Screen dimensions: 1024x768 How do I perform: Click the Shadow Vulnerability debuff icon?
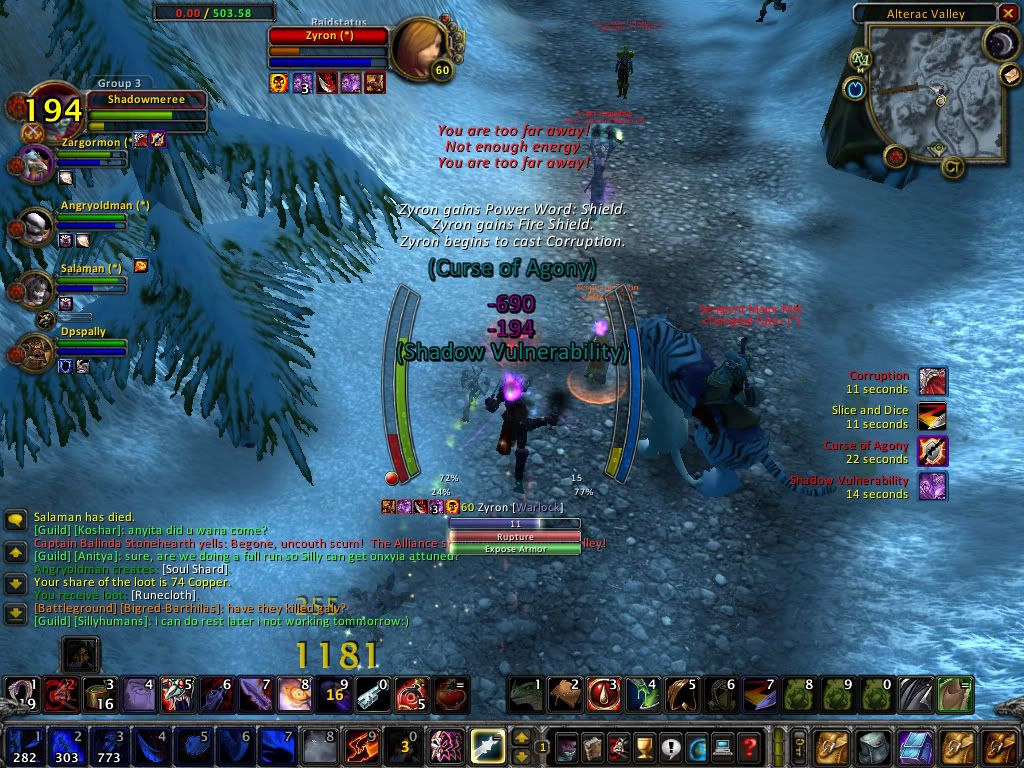tap(932, 487)
